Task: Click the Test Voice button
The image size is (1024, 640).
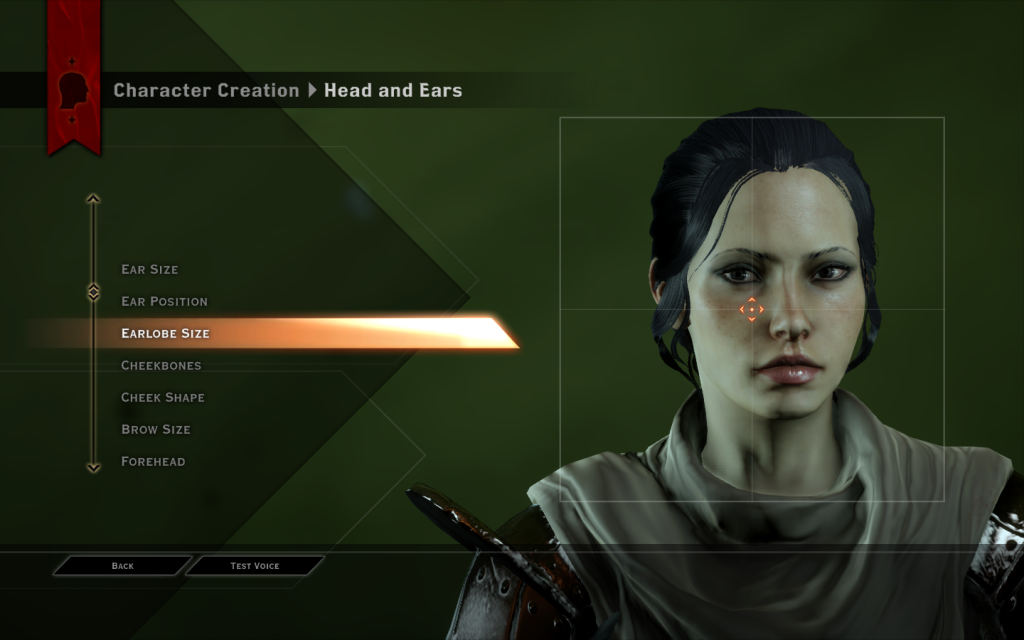Action: pyautogui.click(x=255, y=566)
